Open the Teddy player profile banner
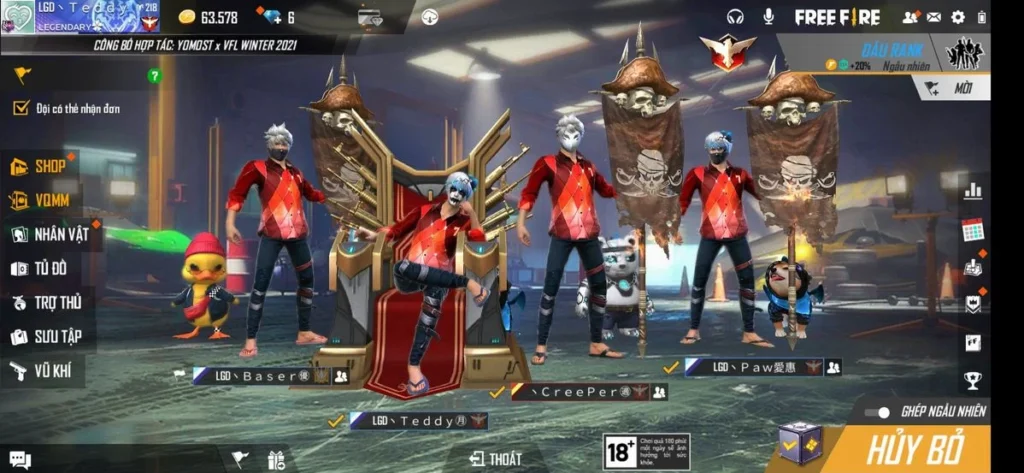The width and height of the screenshot is (1024, 473). click(80, 17)
